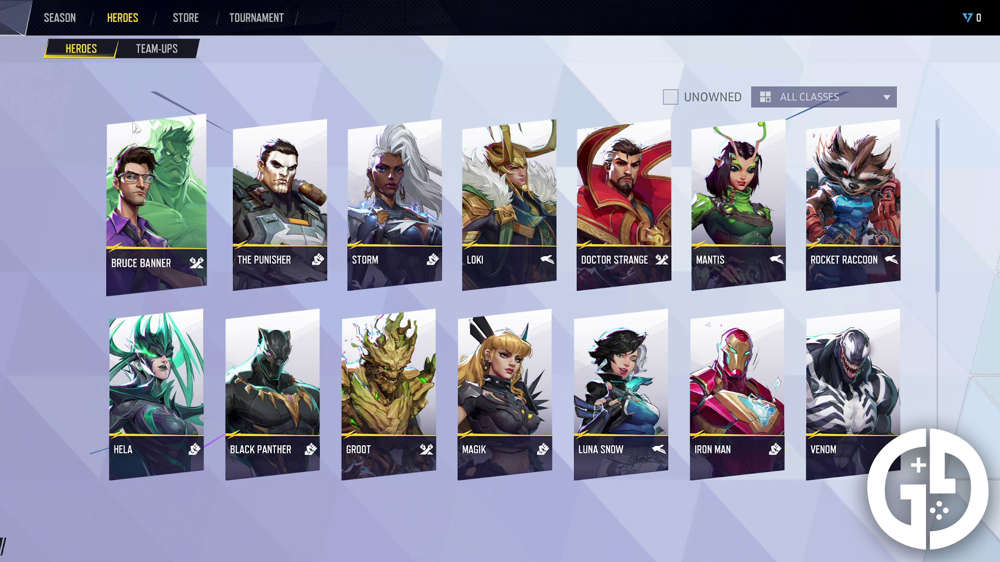Select the Magik hero card
The image size is (1000, 562).
tap(504, 393)
